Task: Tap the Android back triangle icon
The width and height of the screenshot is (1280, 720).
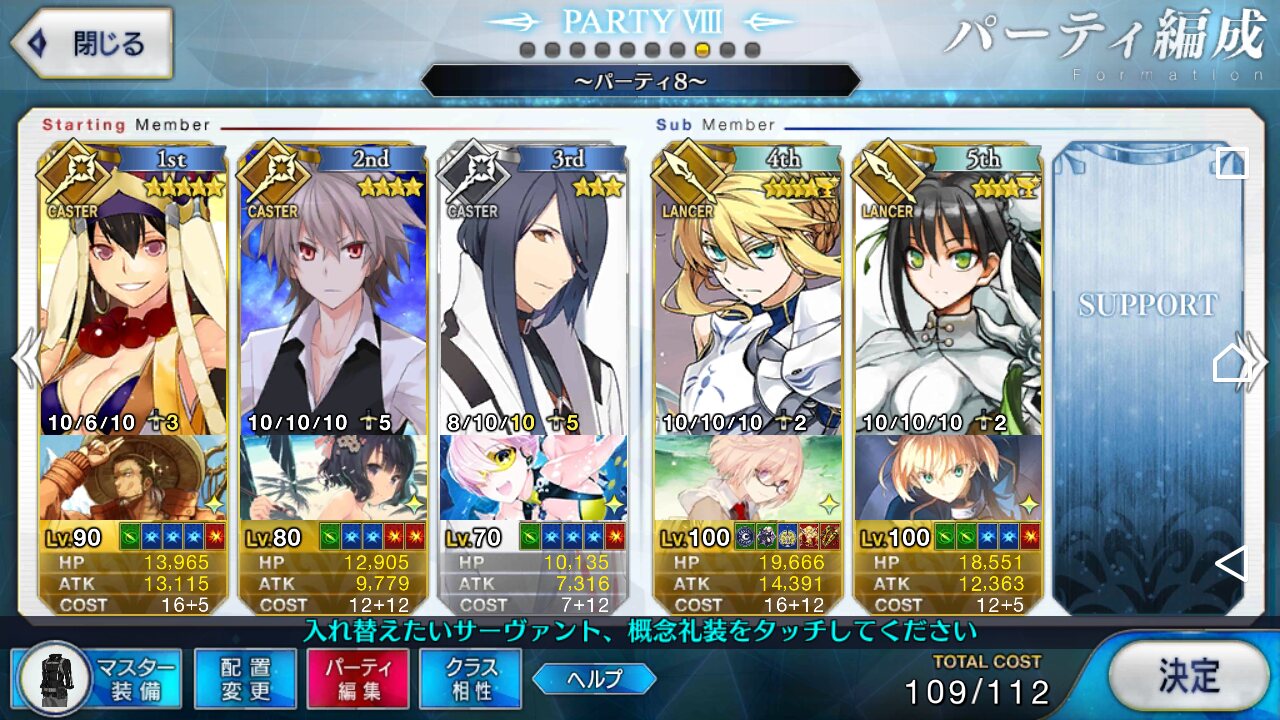Action: 1231,564
